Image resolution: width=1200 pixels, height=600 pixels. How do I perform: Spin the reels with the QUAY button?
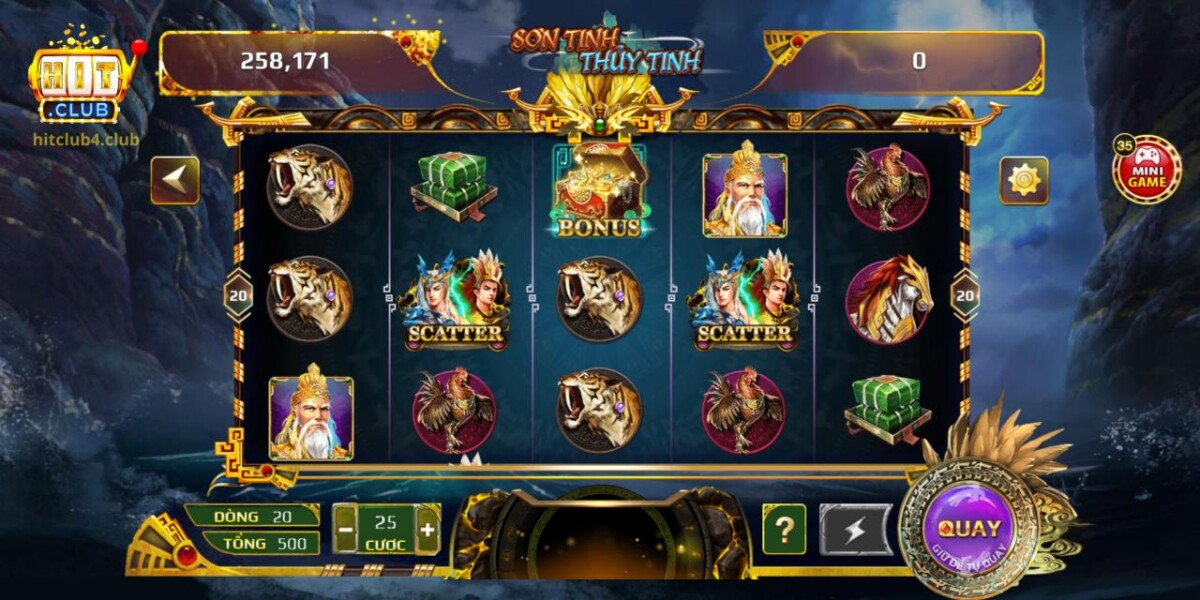(969, 528)
